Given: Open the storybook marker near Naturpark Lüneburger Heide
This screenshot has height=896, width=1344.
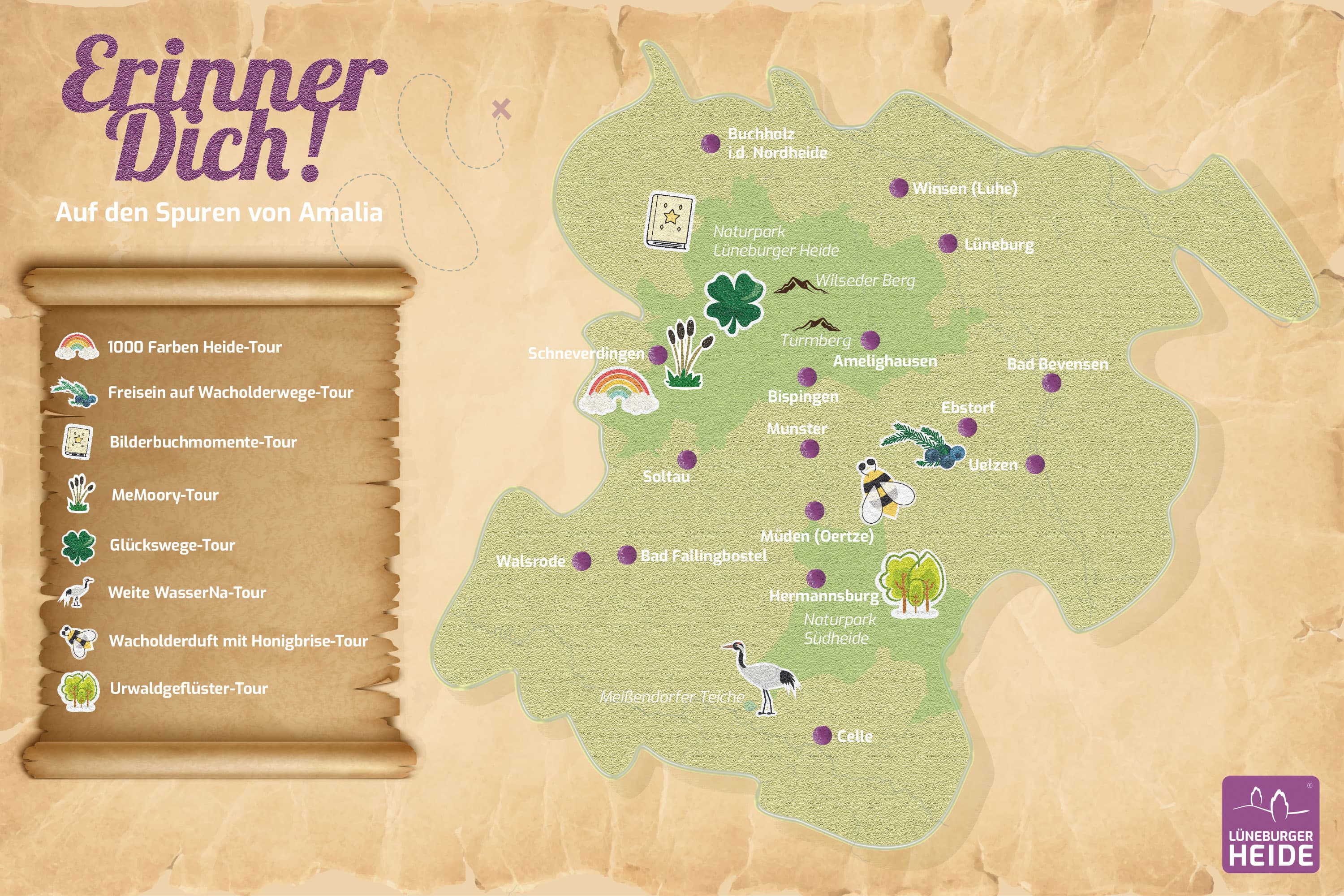Looking at the screenshot, I should pyautogui.click(x=670, y=220).
